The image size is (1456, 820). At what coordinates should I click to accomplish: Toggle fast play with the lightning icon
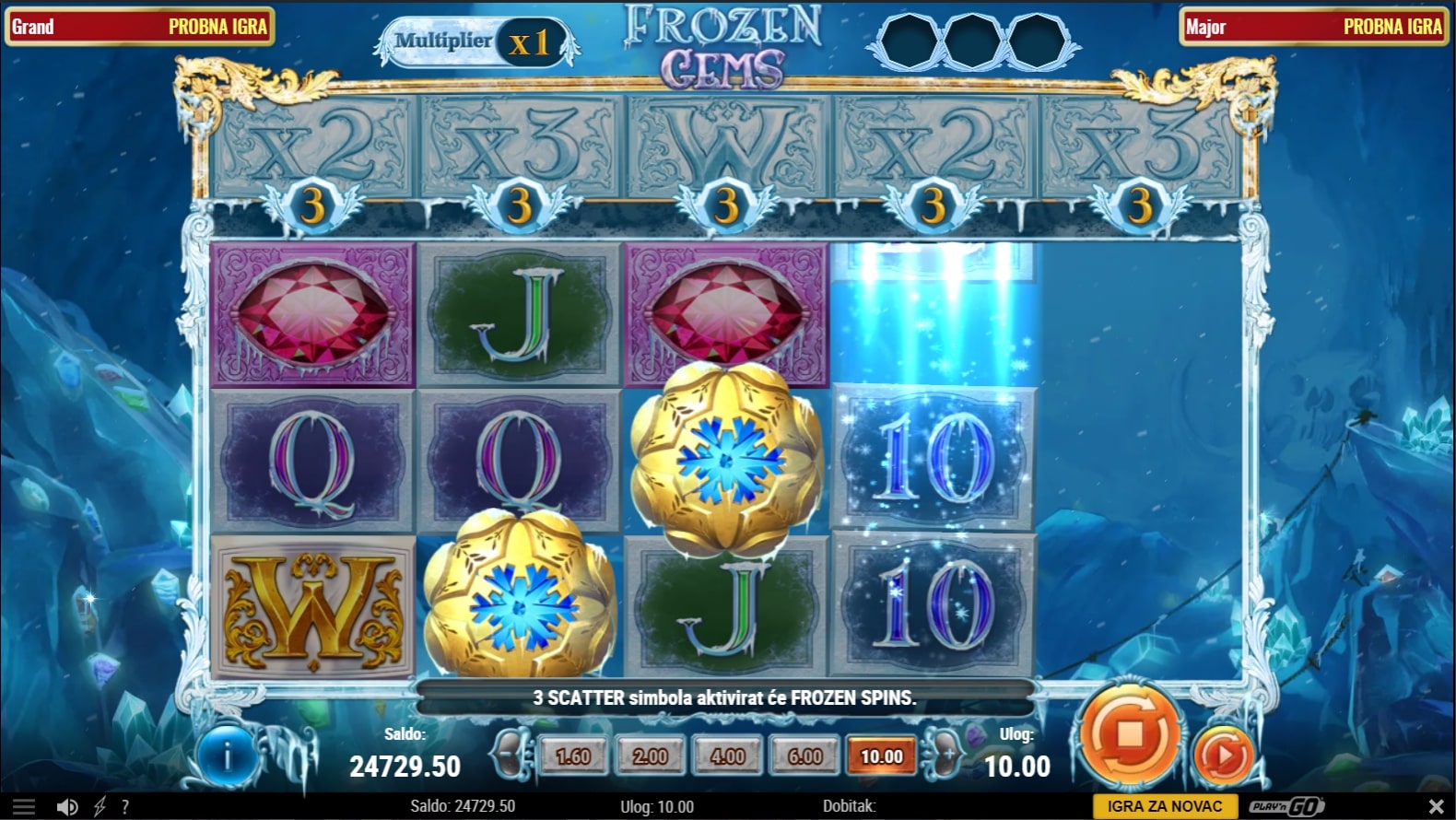100,807
